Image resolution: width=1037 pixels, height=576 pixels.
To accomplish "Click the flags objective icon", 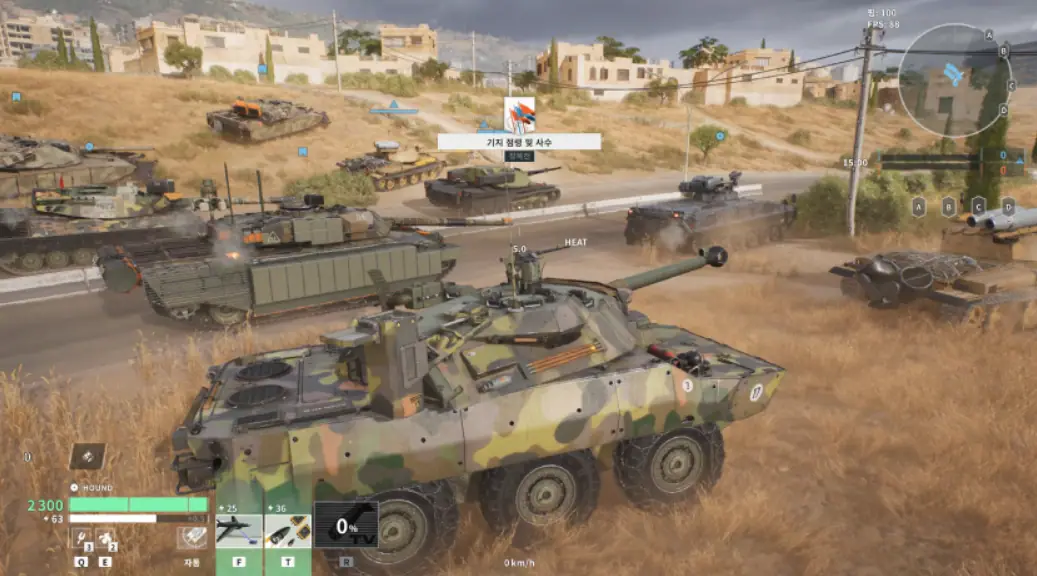I will coord(519,114).
